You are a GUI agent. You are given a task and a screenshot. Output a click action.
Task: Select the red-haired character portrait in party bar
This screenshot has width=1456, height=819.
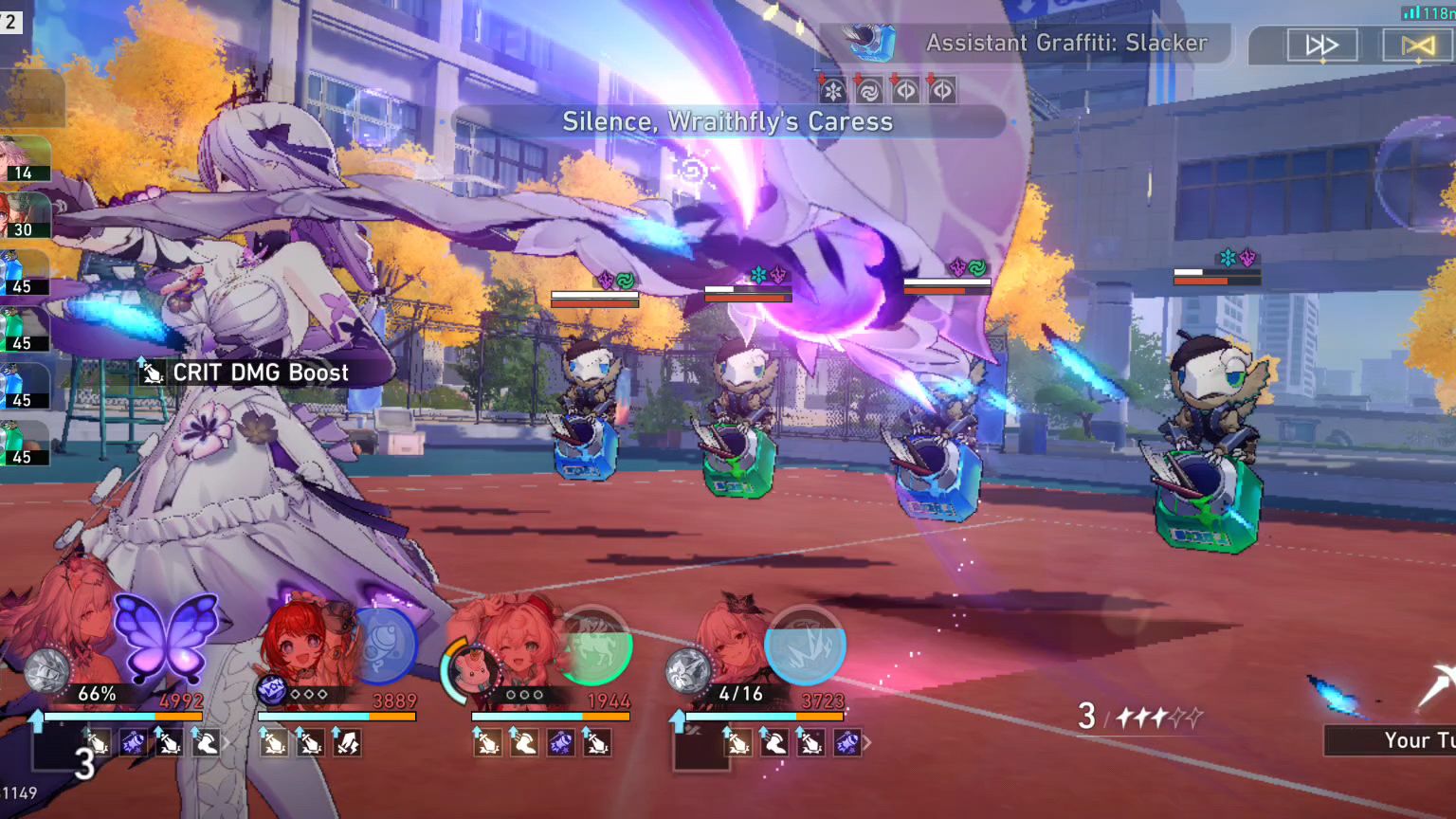click(x=301, y=643)
